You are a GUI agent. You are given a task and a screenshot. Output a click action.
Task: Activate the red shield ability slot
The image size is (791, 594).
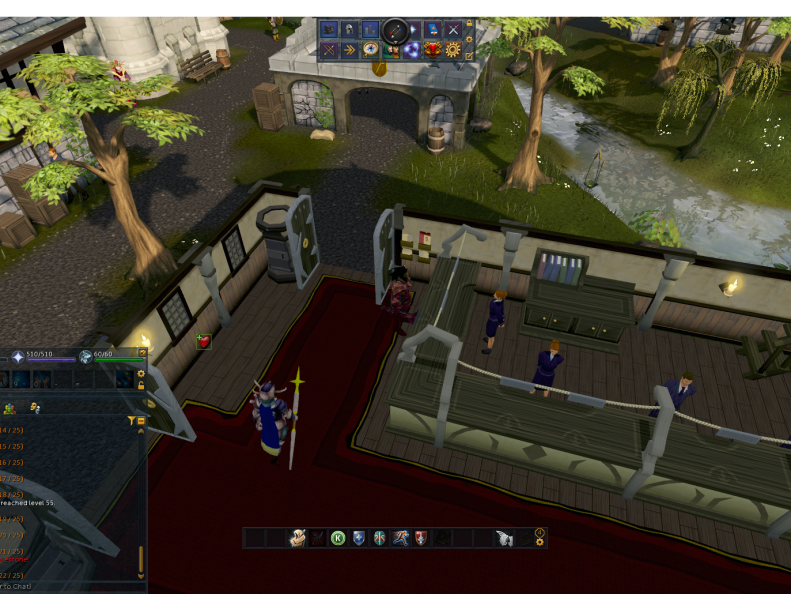pyautogui.click(x=421, y=538)
